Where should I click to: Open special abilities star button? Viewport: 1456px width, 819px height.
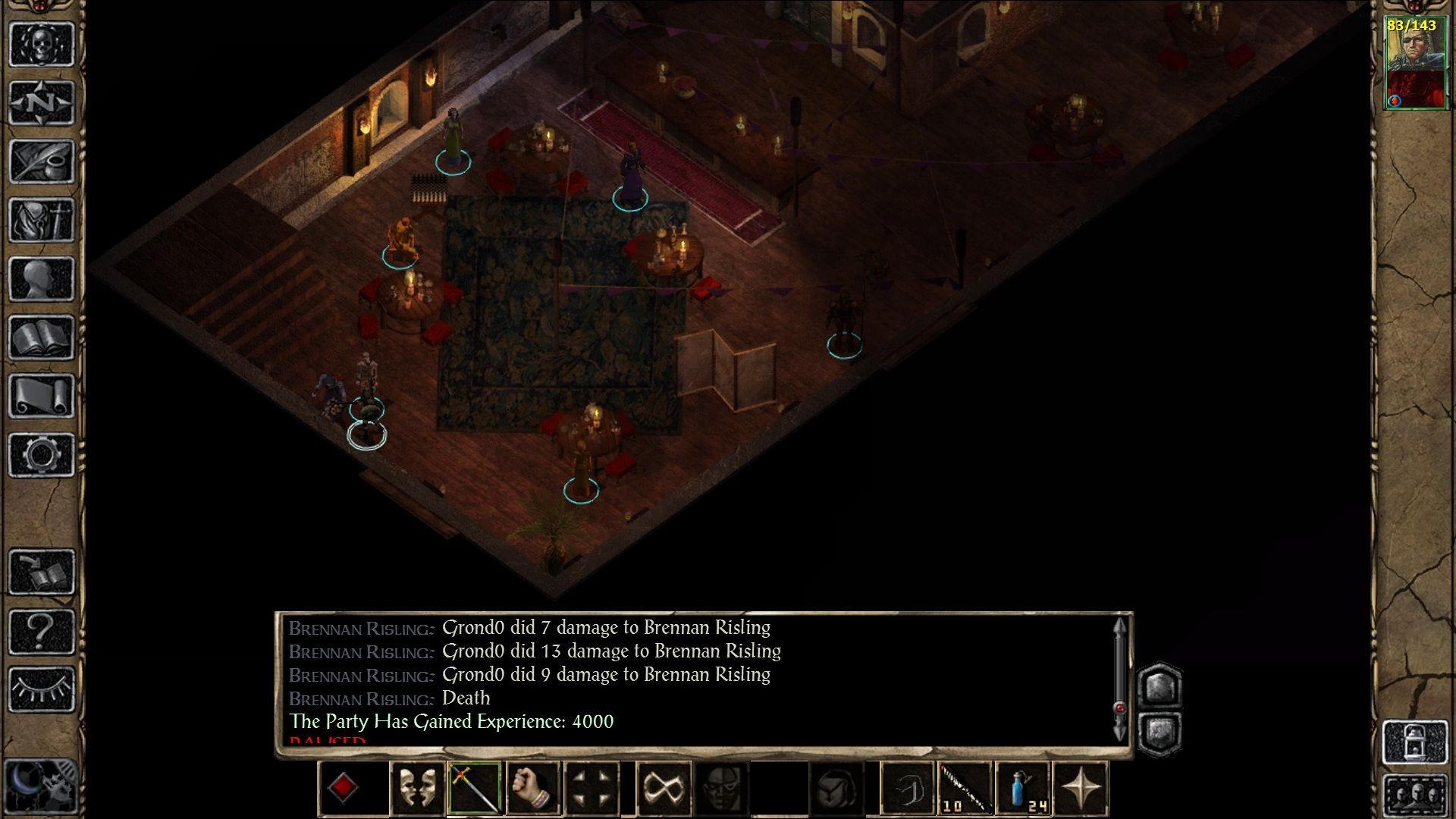(1081, 789)
